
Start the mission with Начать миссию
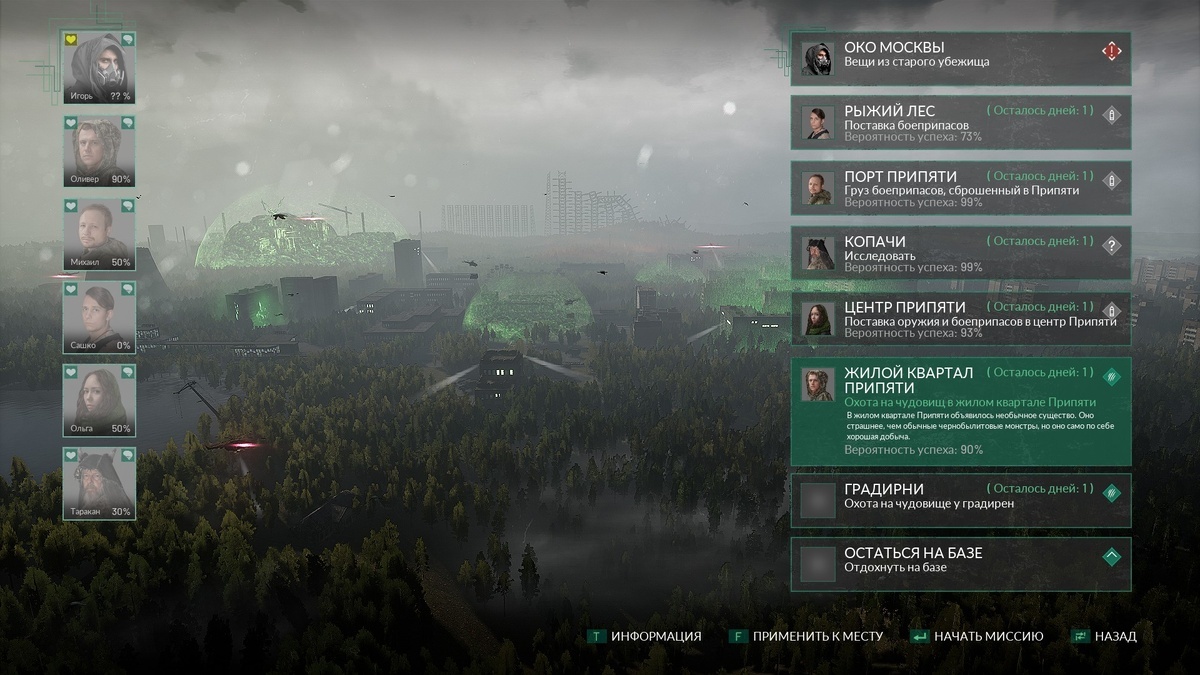pos(977,636)
